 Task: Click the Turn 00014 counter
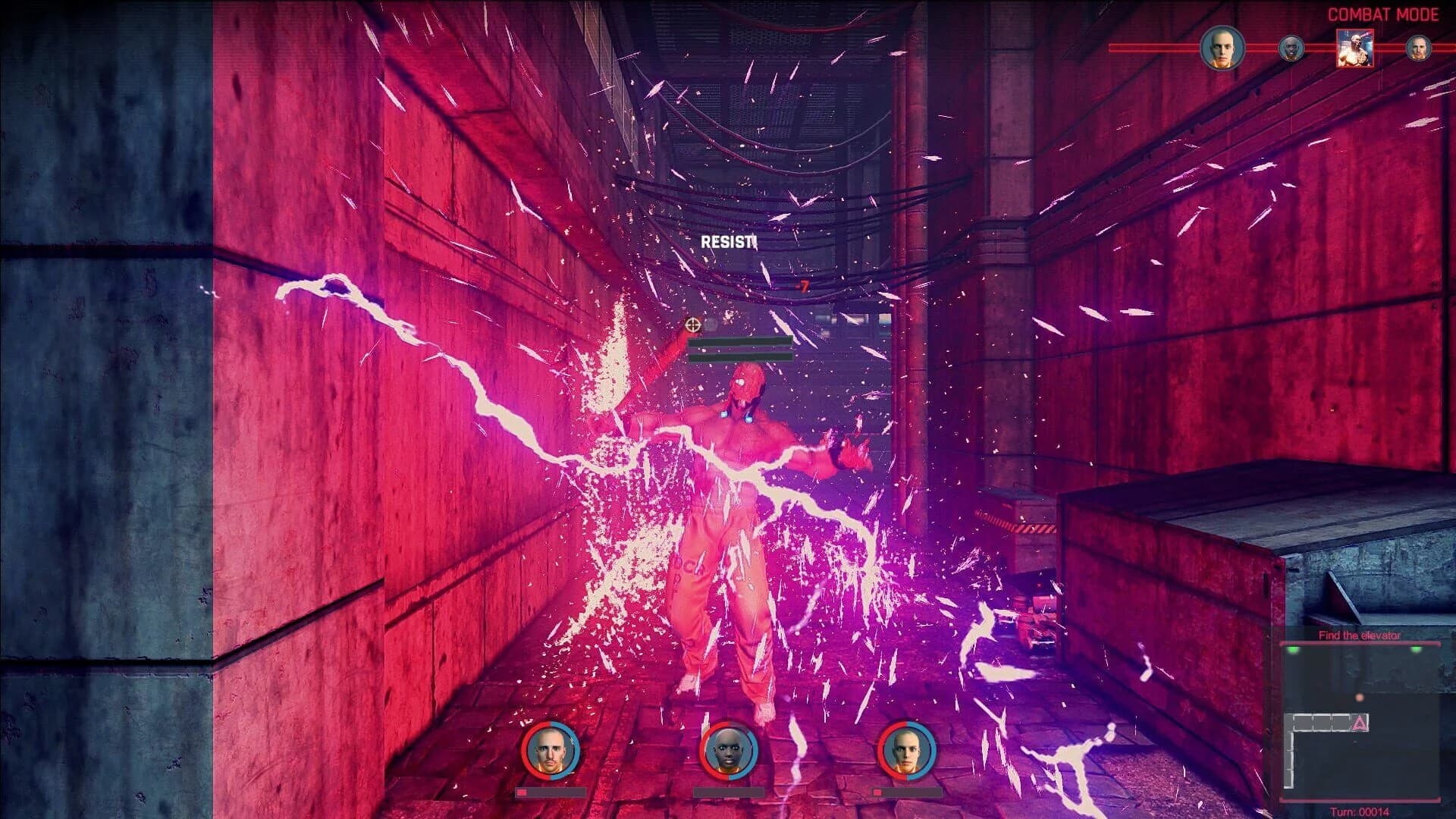[1360, 811]
